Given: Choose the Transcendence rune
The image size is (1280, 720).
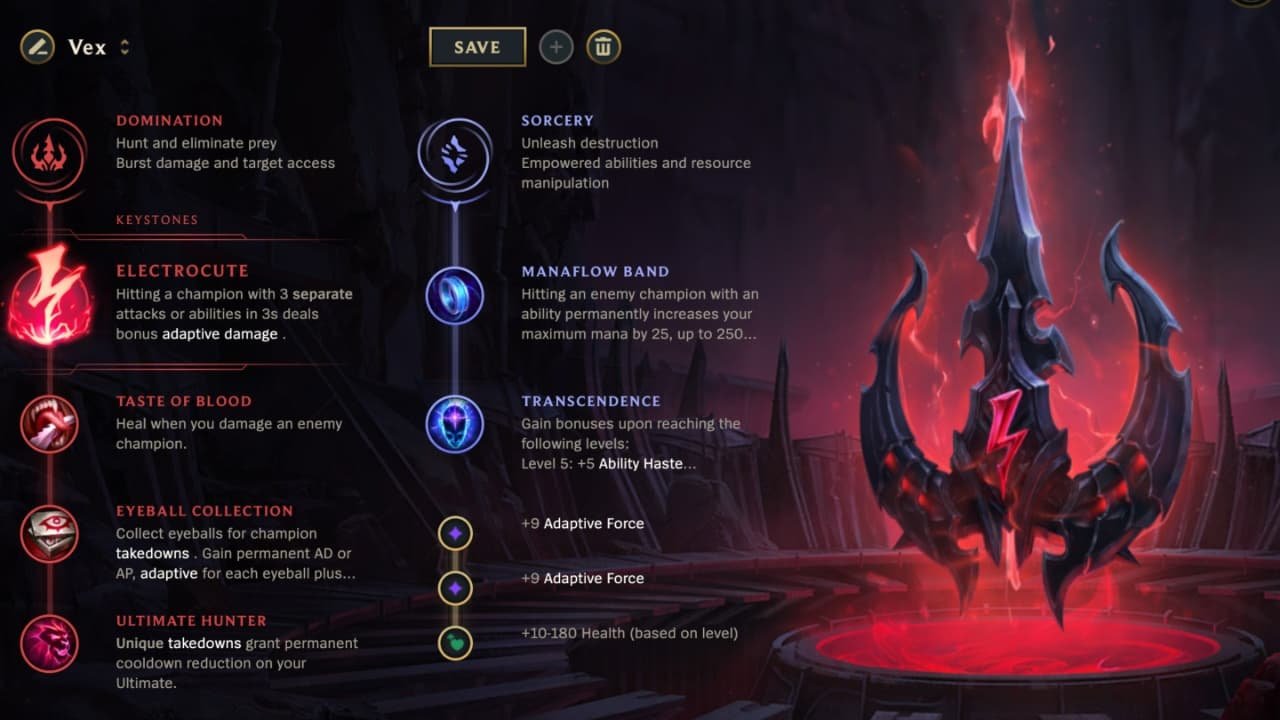Looking at the screenshot, I should point(455,424).
